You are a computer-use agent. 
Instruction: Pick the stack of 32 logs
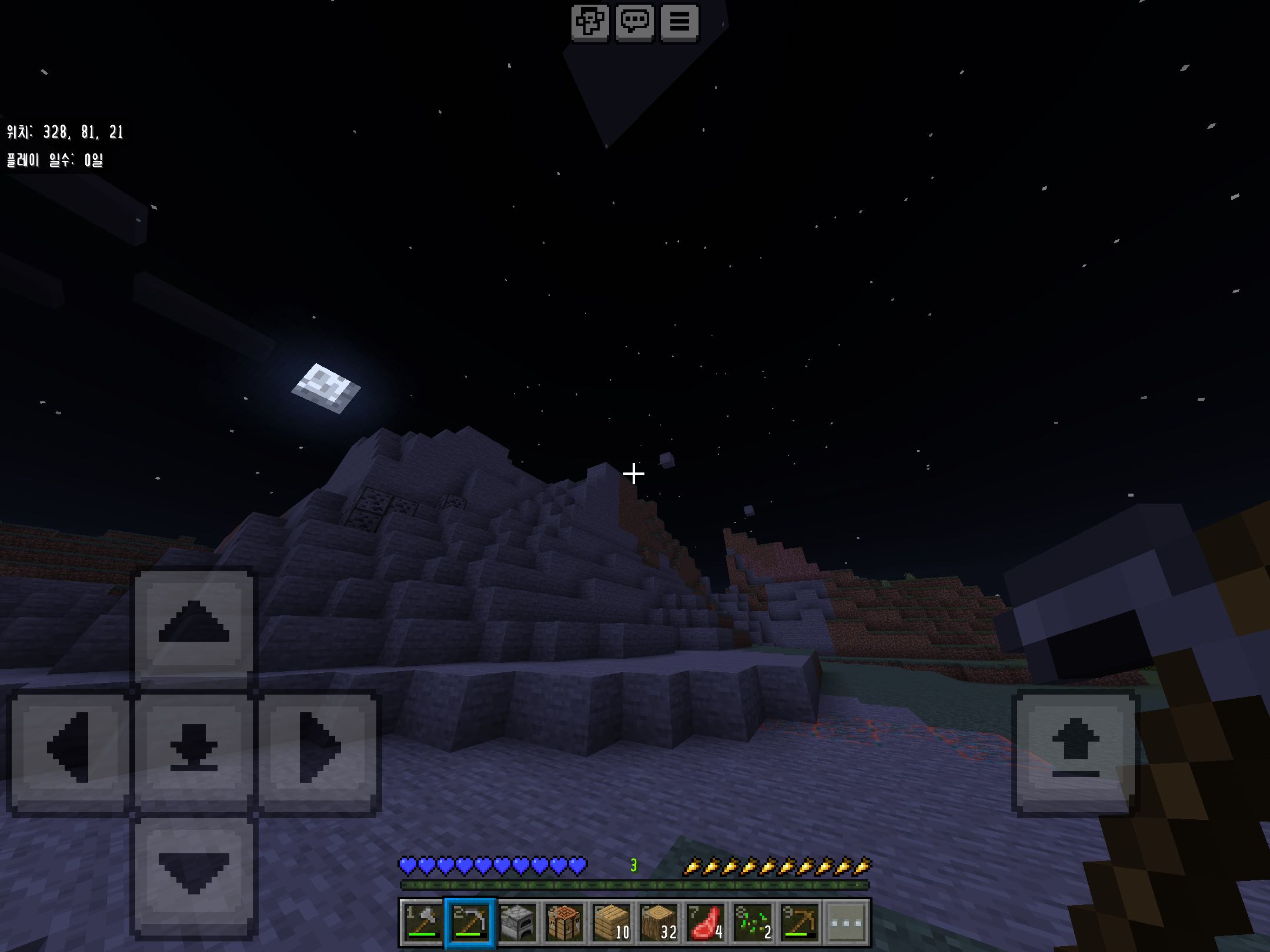pyautogui.click(x=659, y=922)
